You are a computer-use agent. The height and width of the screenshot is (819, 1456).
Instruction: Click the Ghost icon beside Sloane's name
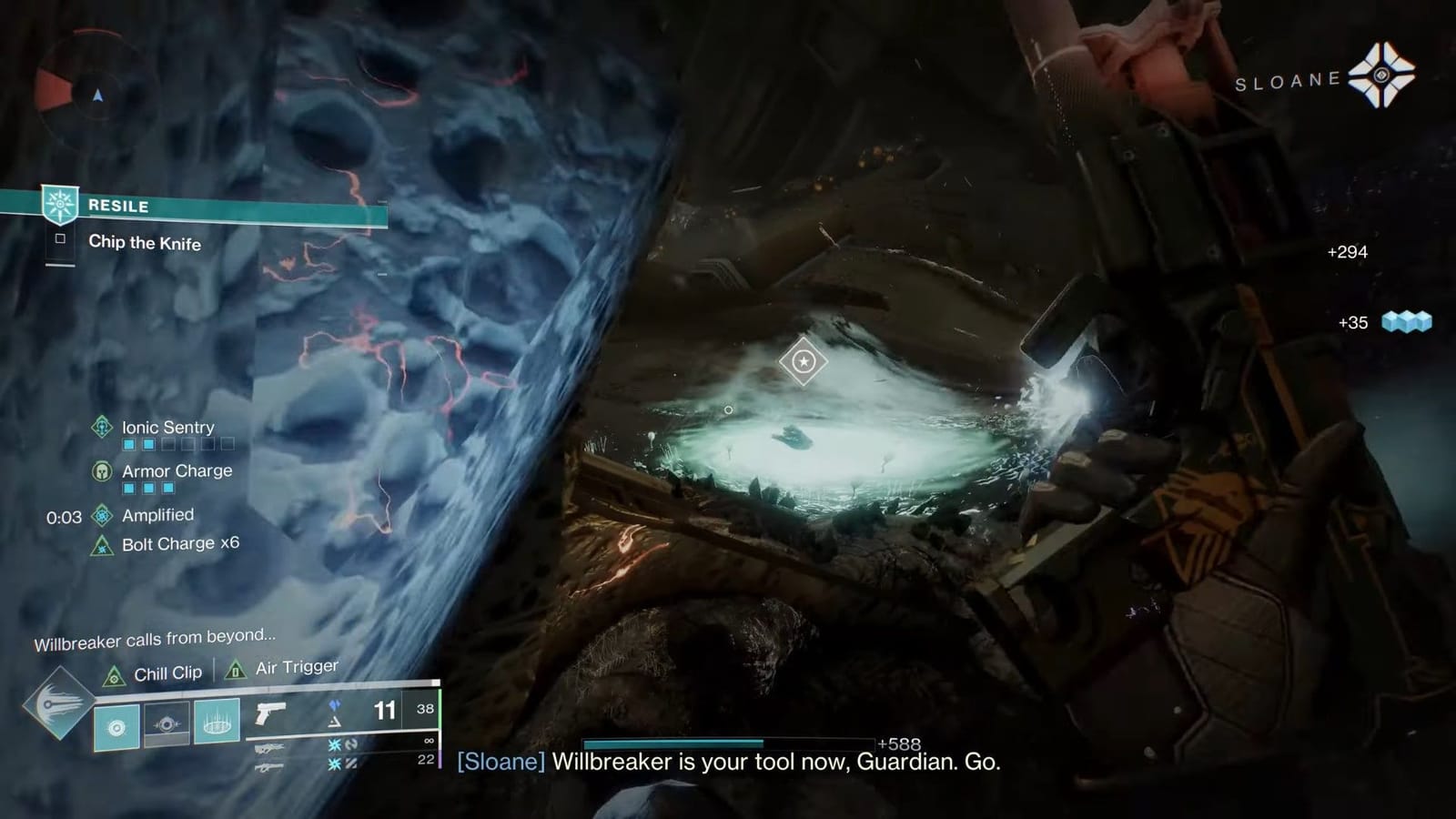coord(1380,77)
